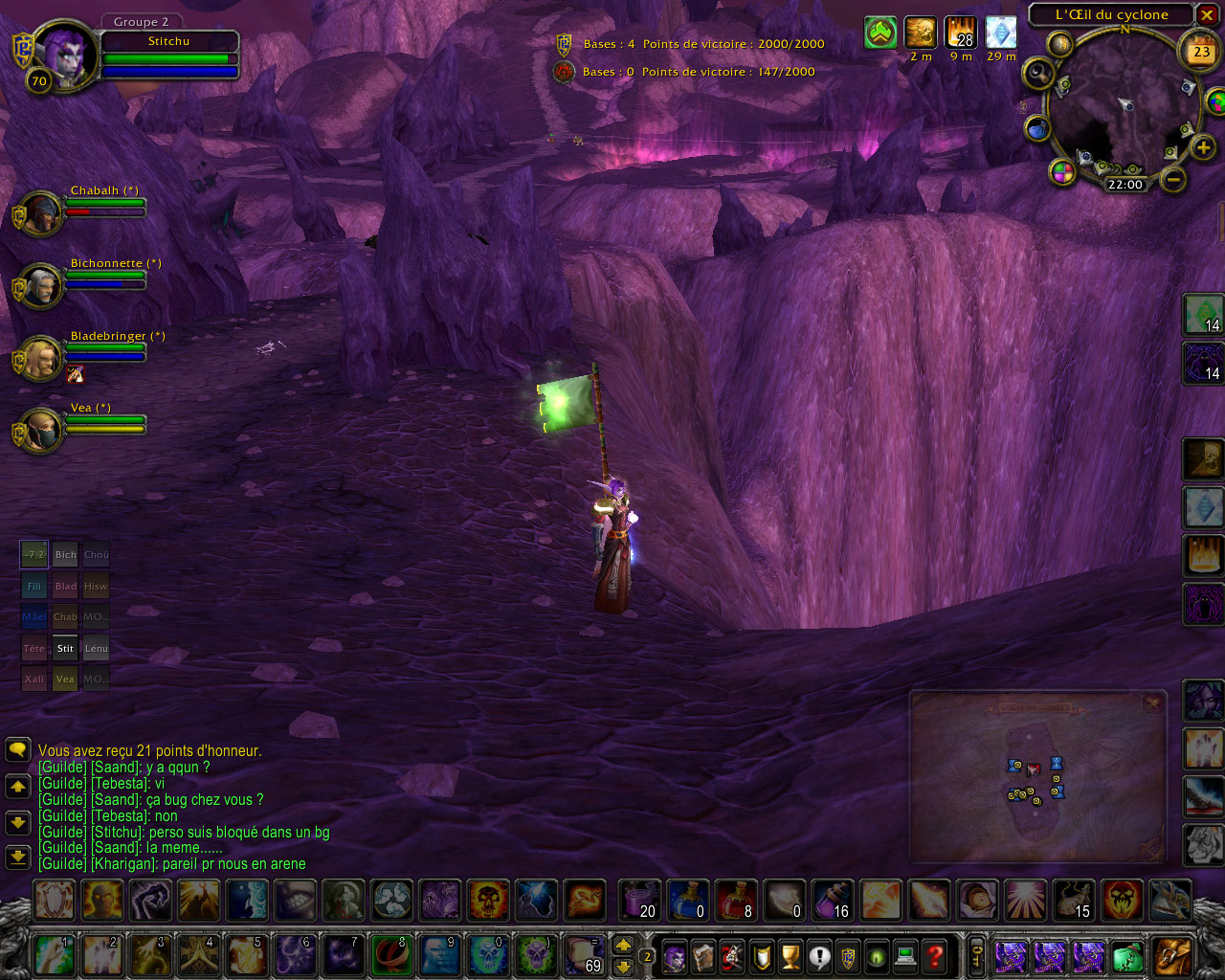Use the red potion with 8 charges
Viewport: 1225px width, 980px height.
point(737,900)
